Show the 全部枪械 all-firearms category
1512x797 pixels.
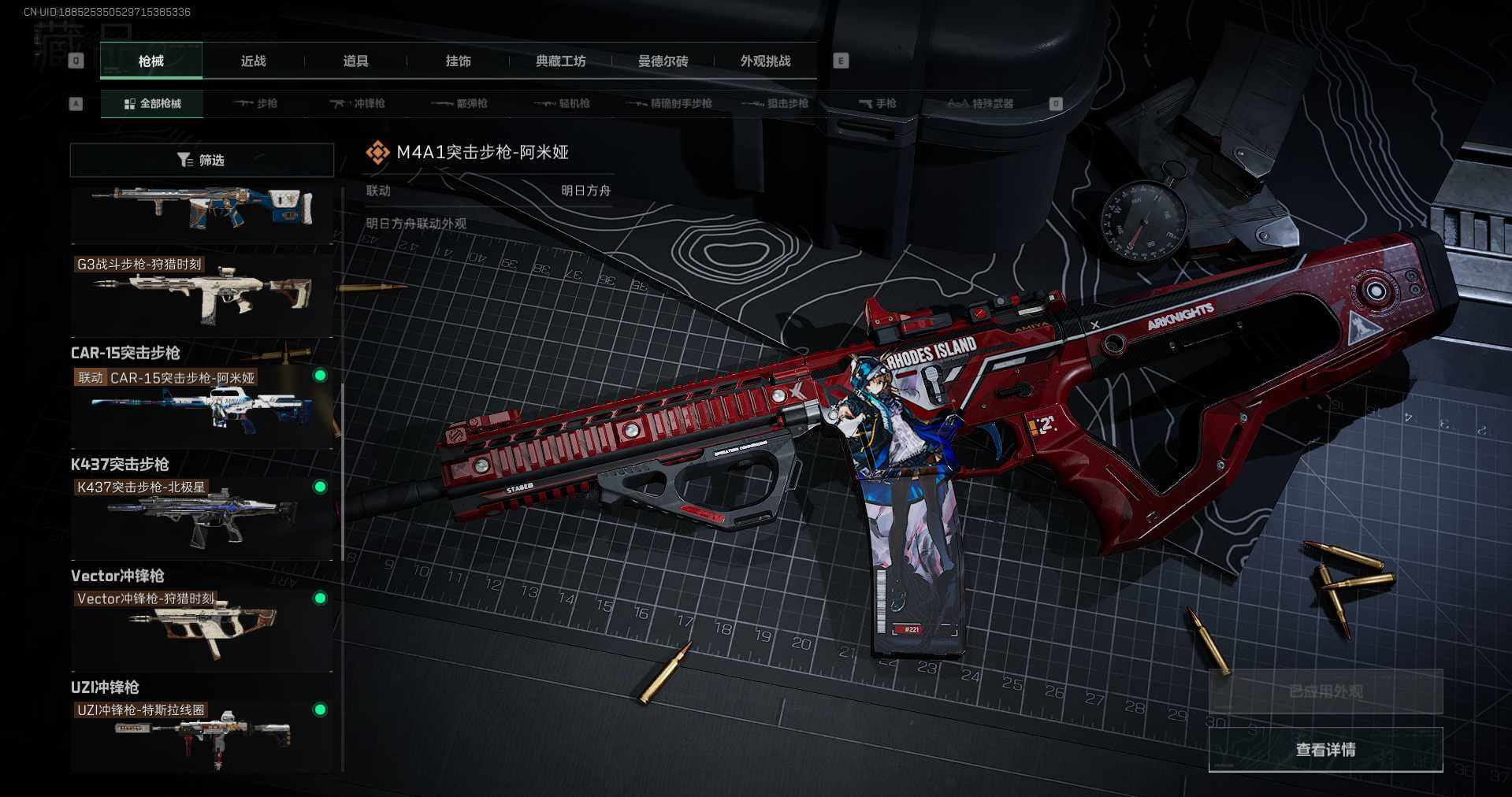click(x=152, y=103)
